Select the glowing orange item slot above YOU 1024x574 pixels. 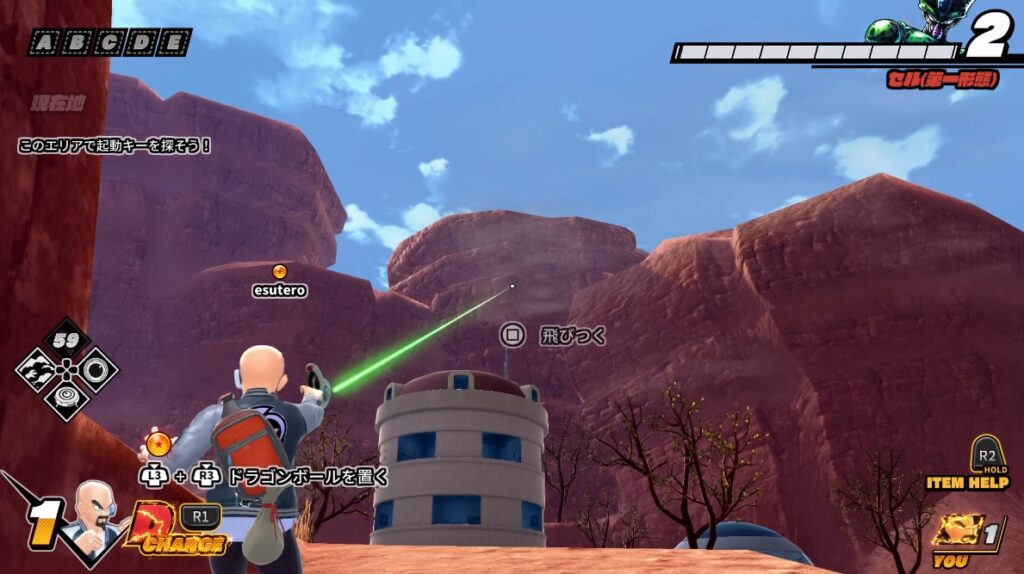click(957, 531)
